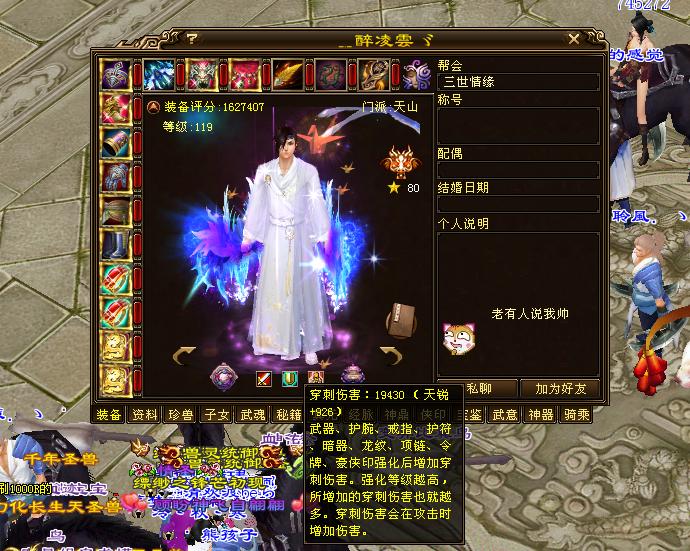
Task: Select the 珍兽 pet tab
Action: point(181,414)
